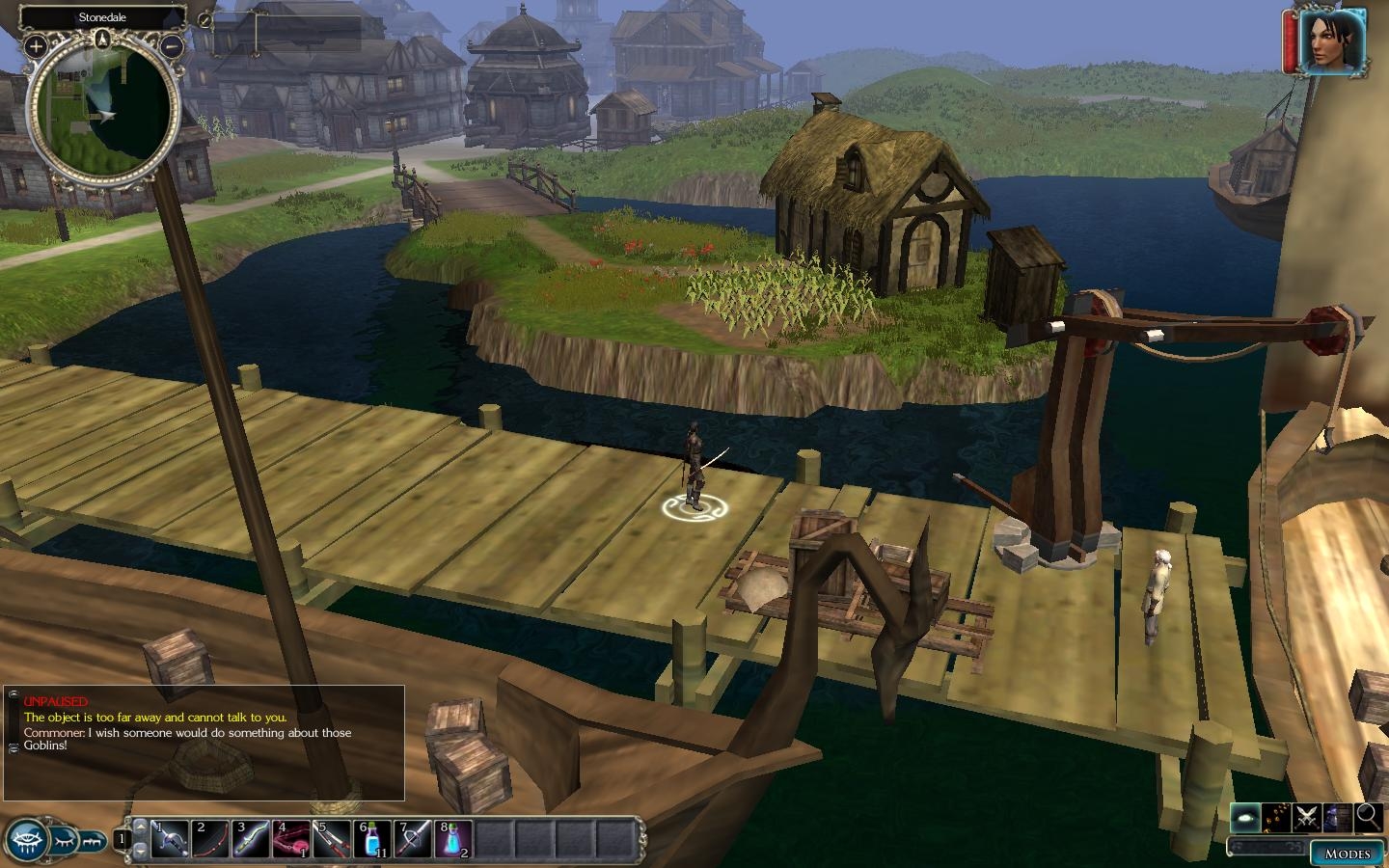
Task: Click the small round button beside the area name
Action: click(205, 18)
